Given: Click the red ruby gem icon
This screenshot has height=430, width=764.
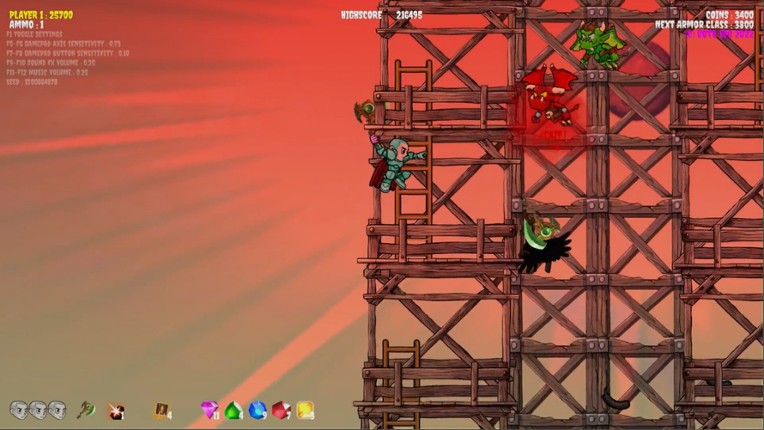Looking at the screenshot, I should point(281,410).
